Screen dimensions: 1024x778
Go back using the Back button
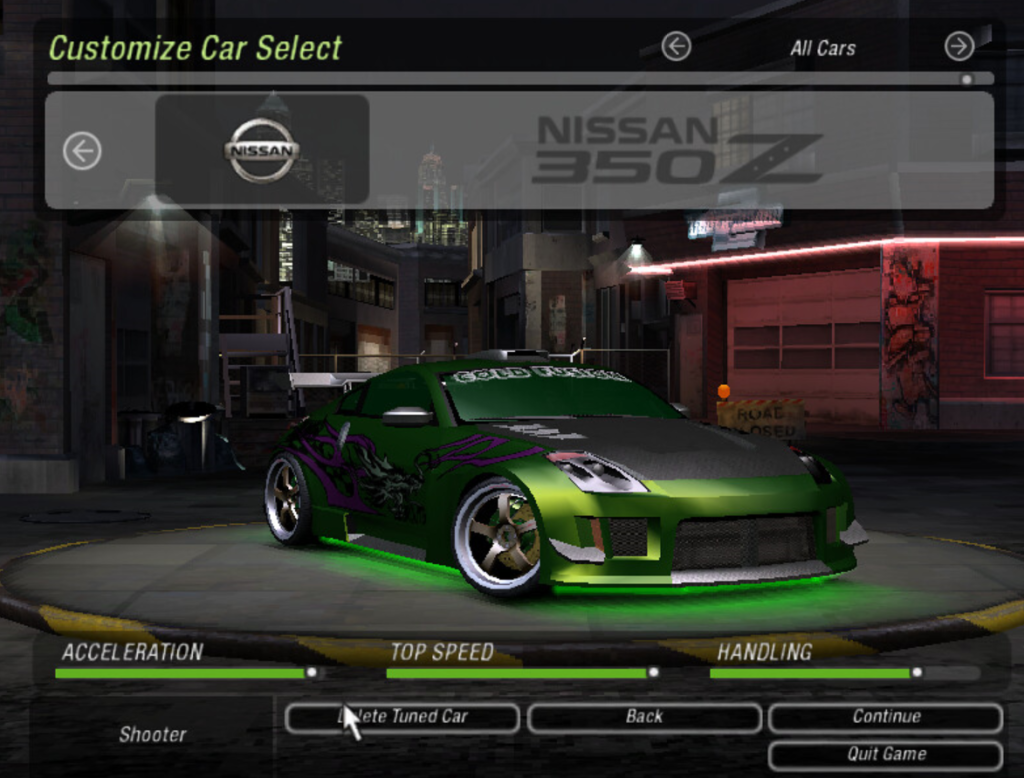click(x=644, y=717)
